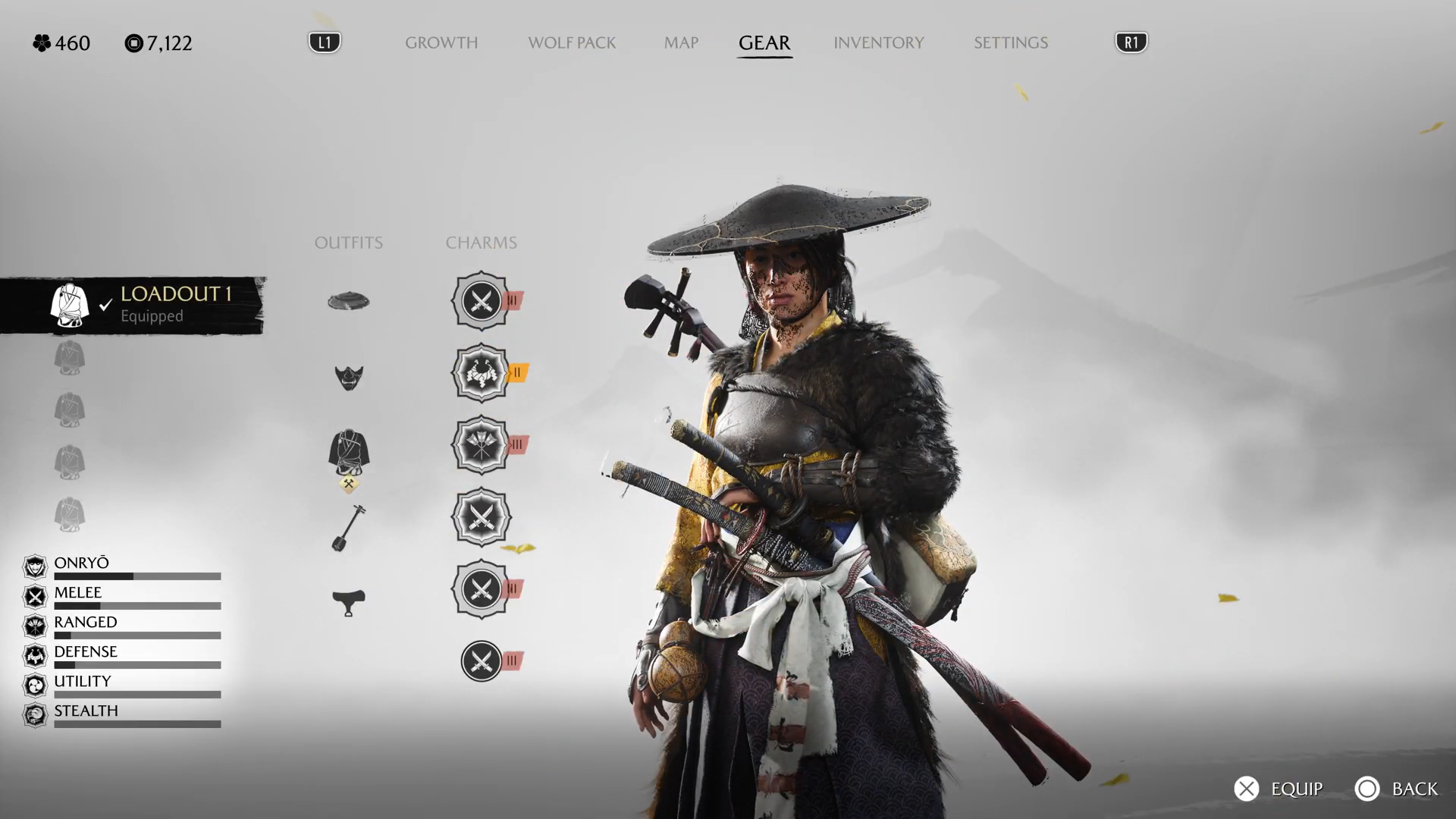Open the Inventory tab
1456x819 pixels.
click(878, 42)
